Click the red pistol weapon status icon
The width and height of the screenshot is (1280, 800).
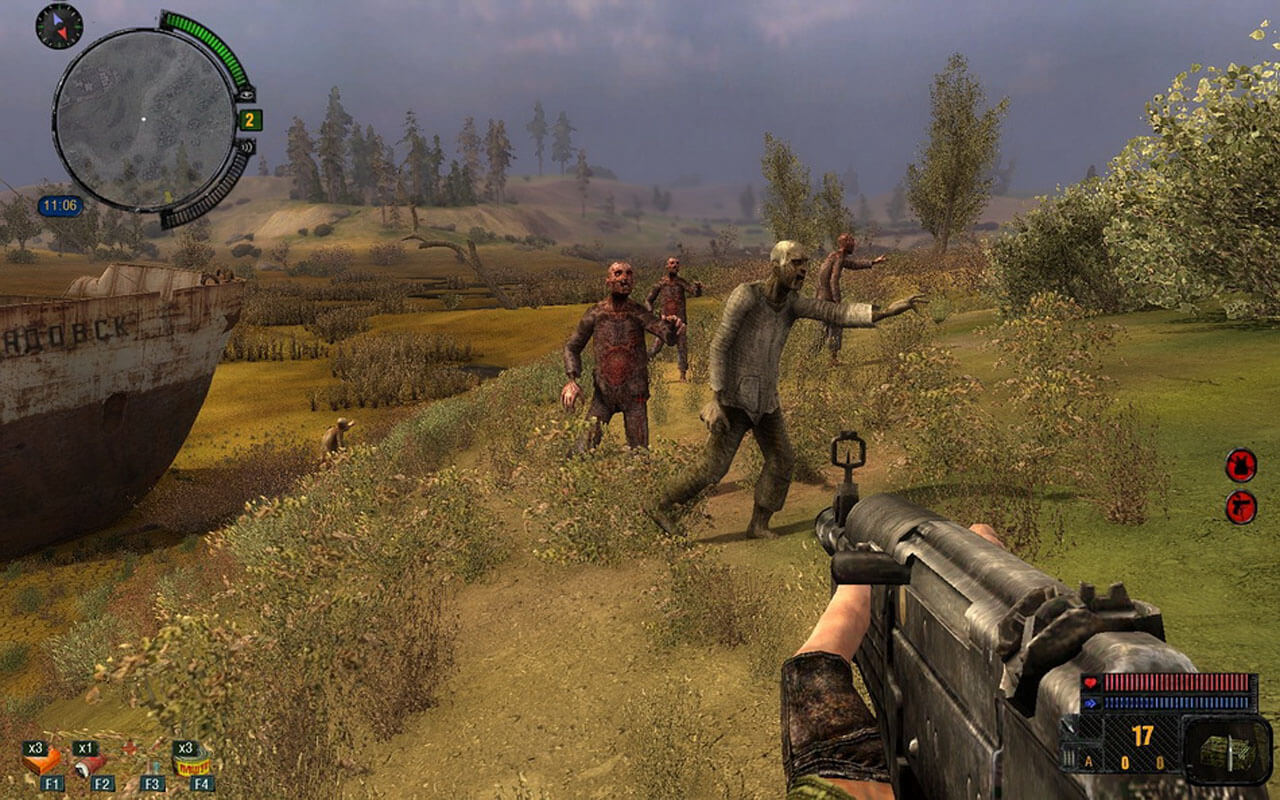[x=1241, y=507]
